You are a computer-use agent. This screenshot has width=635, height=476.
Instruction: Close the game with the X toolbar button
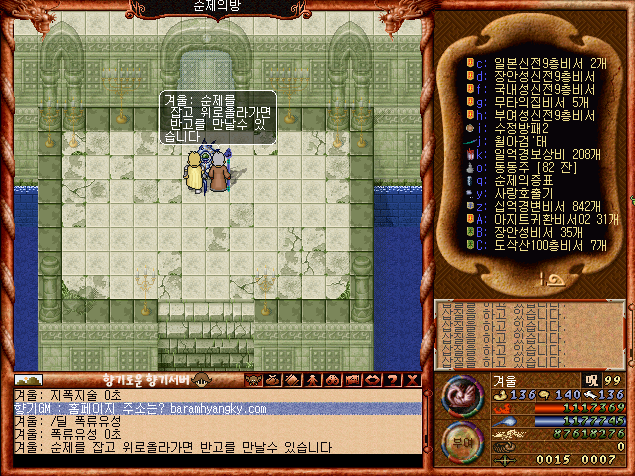click(x=412, y=380)
